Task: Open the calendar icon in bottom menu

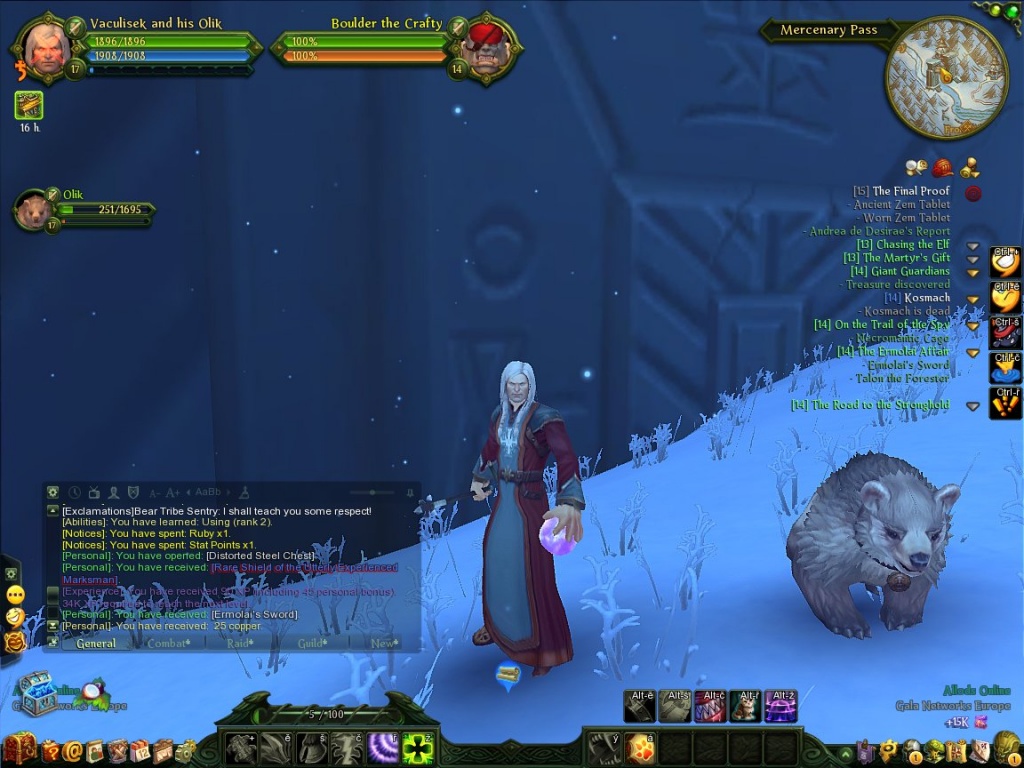Action: point(139,750)
